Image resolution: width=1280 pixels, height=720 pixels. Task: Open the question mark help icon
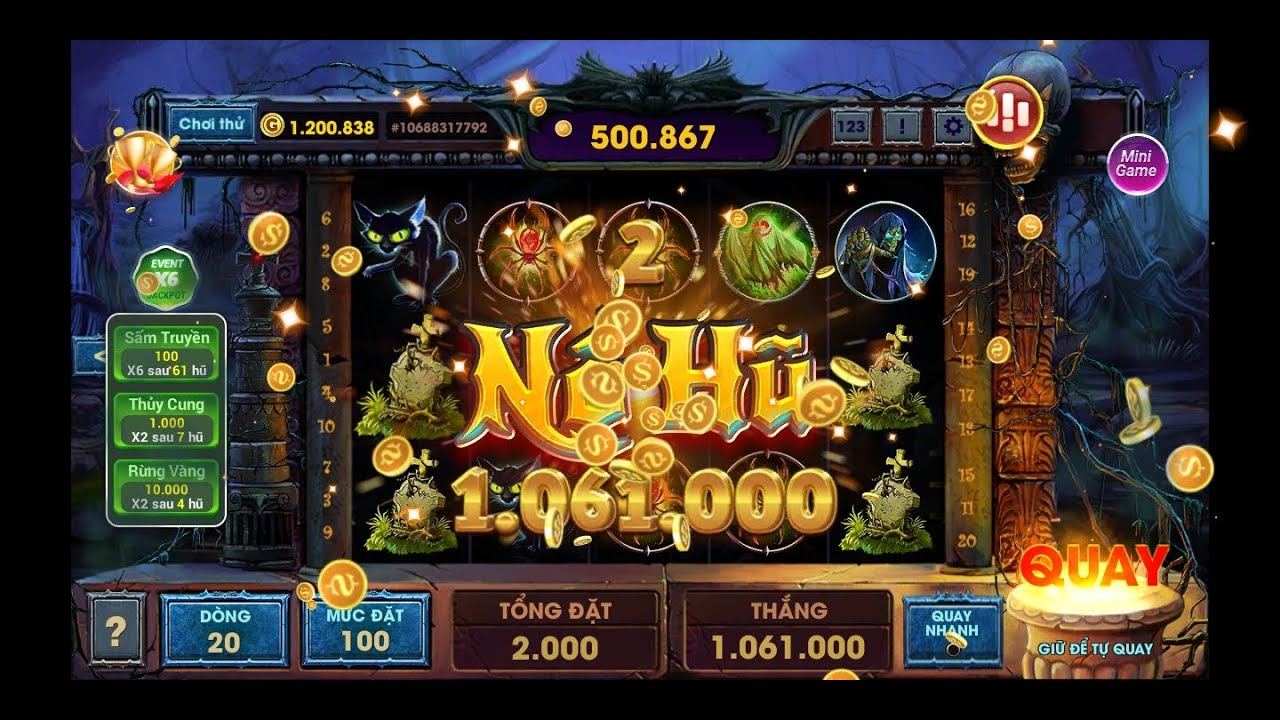(117, 628)
